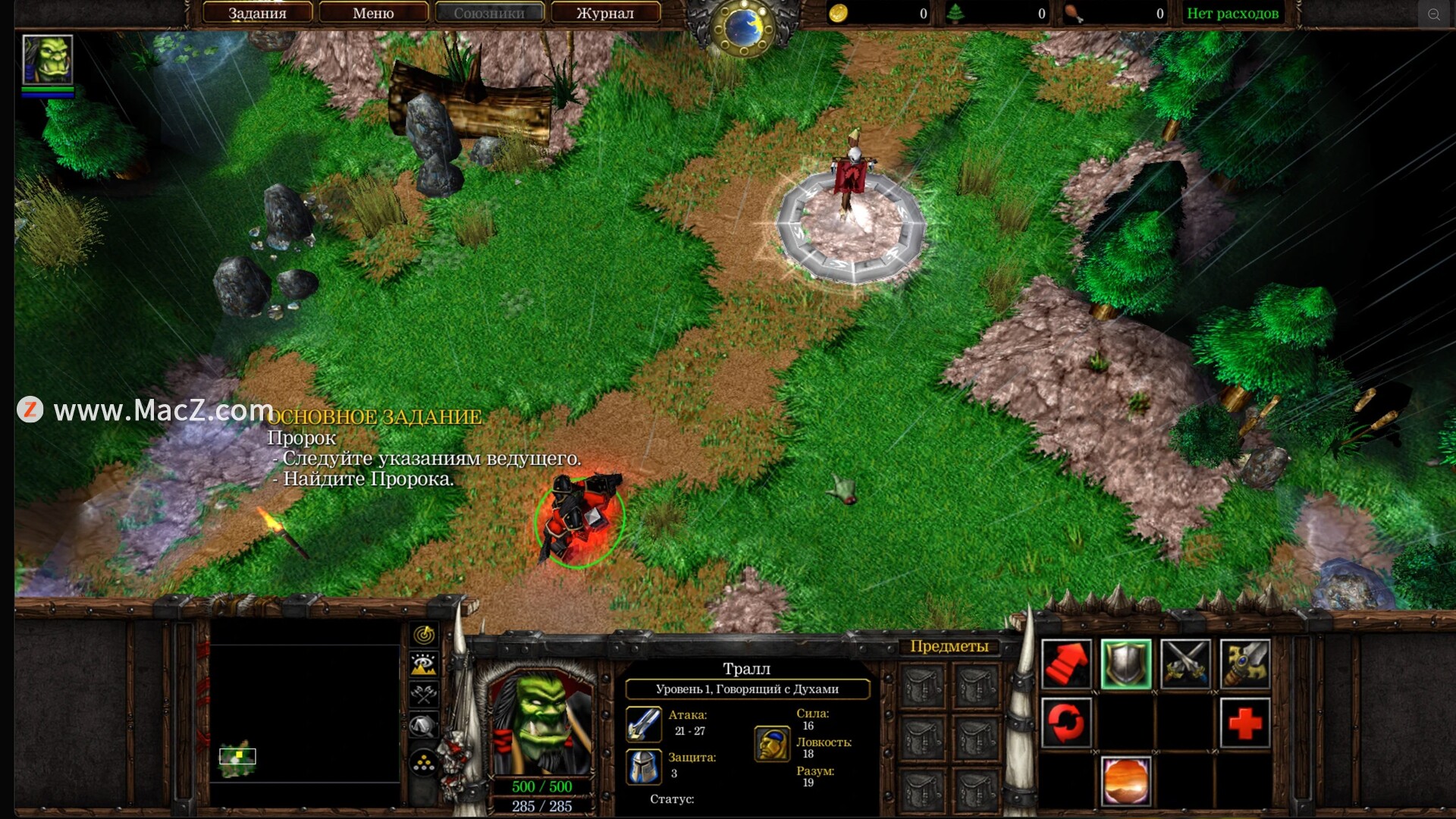Click the magnifier icon in the corner
The width and height of the screenshot is (1456, 819).
1433,14
